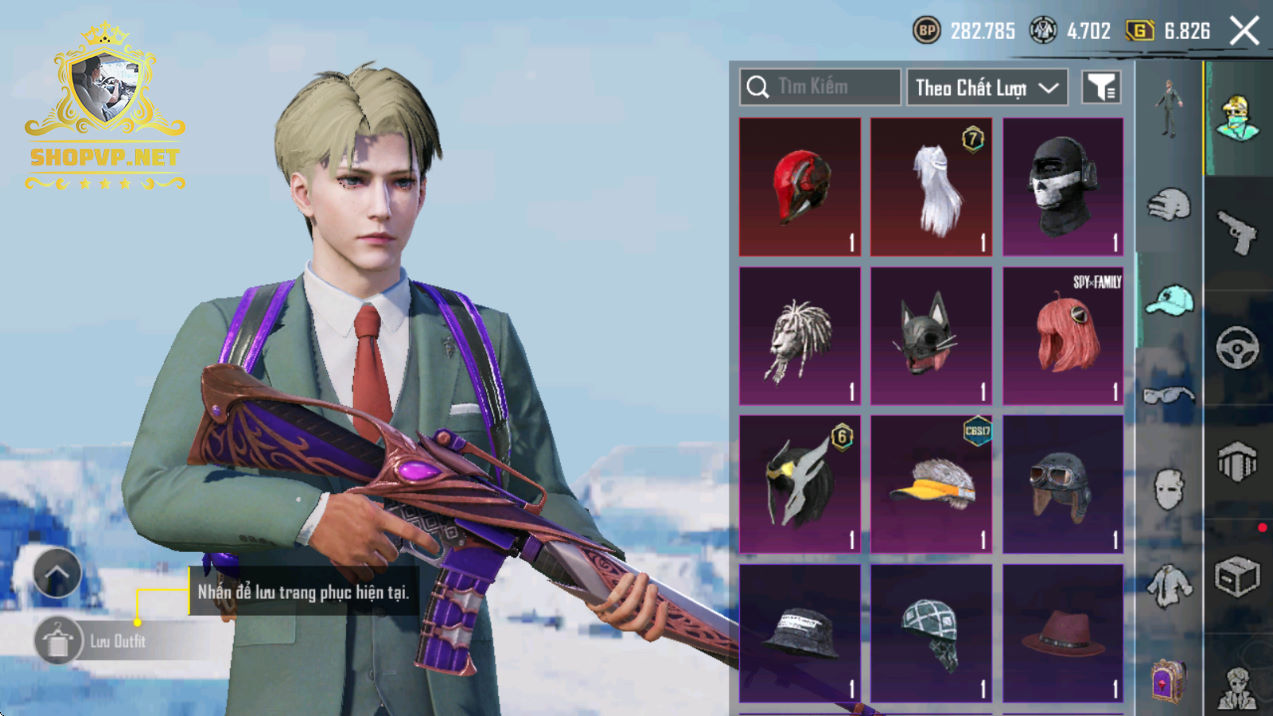Screen dimensions: 1273x716
Task: Select the black and yellow horned helmet
Action: point(799,485)
